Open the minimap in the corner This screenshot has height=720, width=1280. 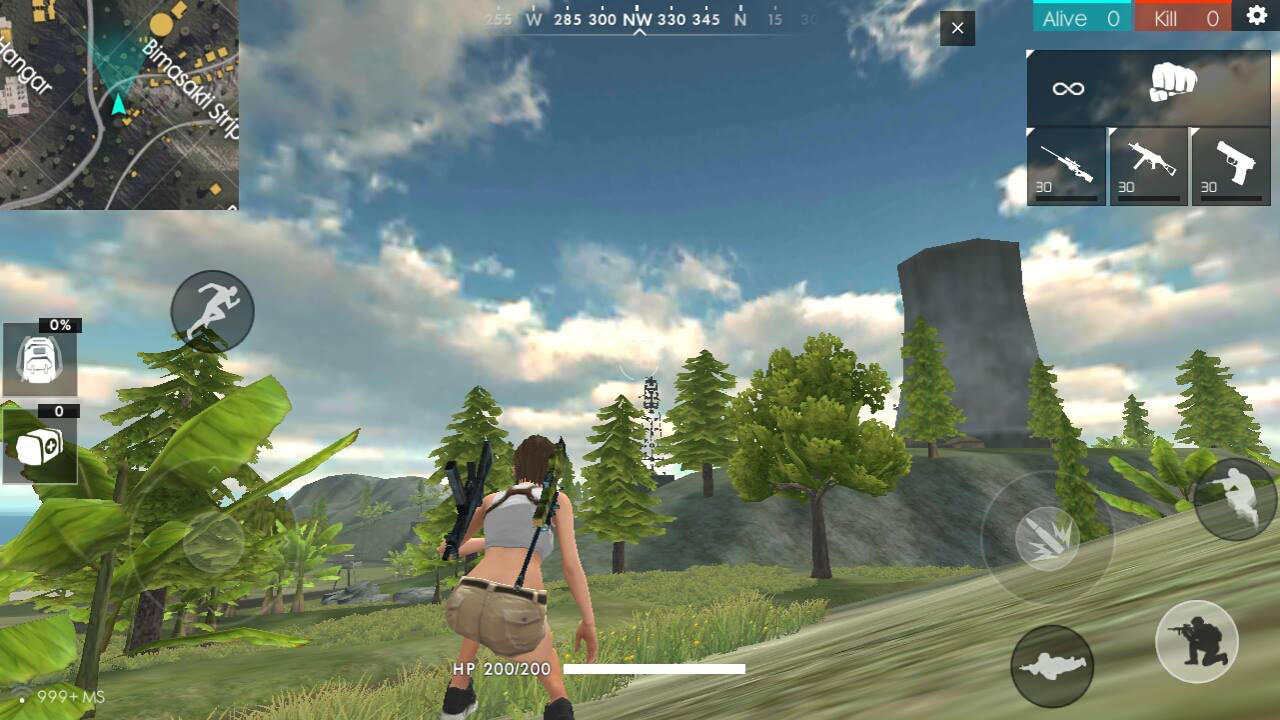(x=120, y=105)
